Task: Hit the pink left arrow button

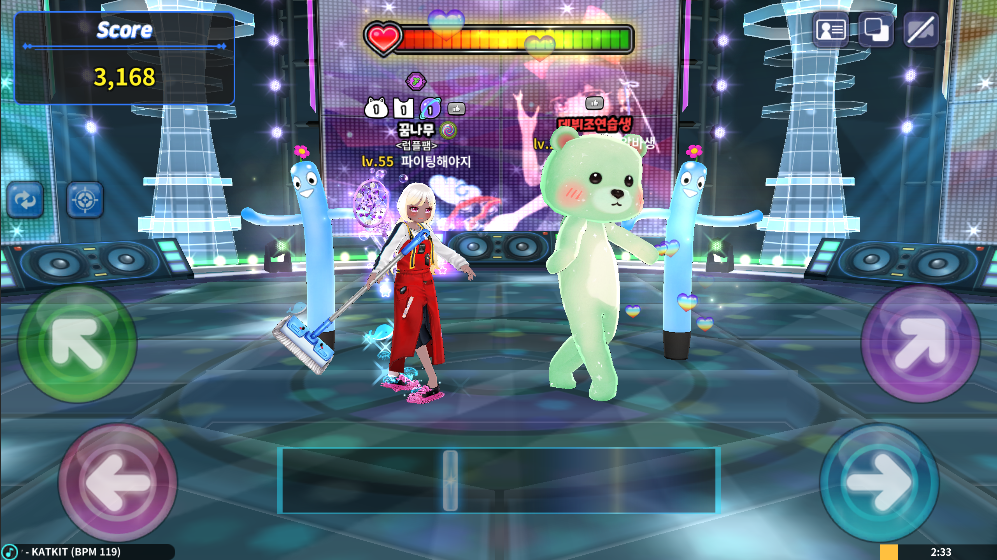Action: coord(117,483)
